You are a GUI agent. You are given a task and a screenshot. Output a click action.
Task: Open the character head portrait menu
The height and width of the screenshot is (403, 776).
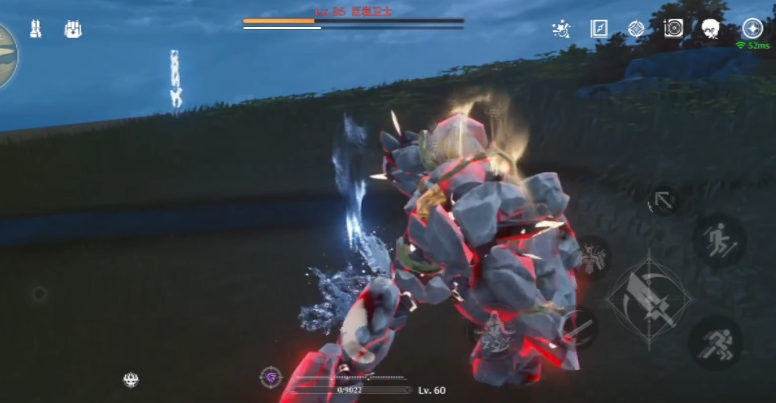coord(711,29)
